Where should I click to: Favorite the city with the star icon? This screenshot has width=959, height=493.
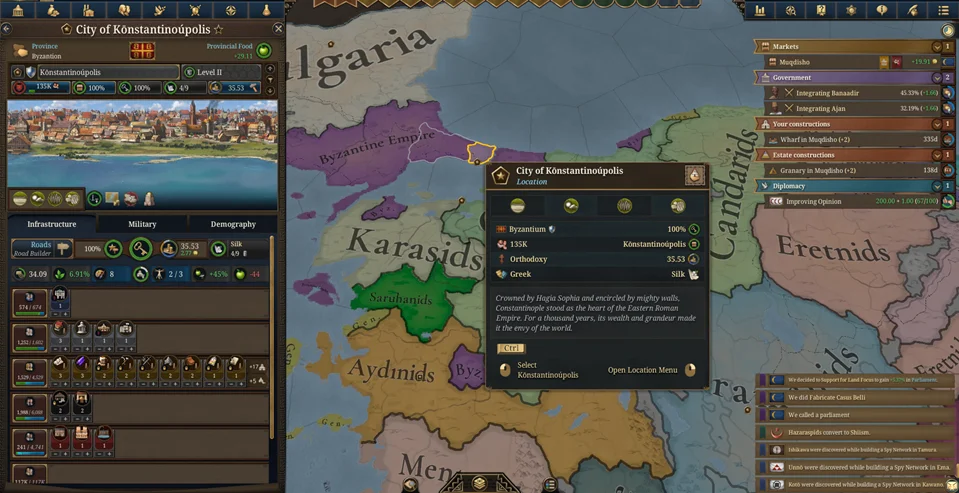(x=219, y=30)
